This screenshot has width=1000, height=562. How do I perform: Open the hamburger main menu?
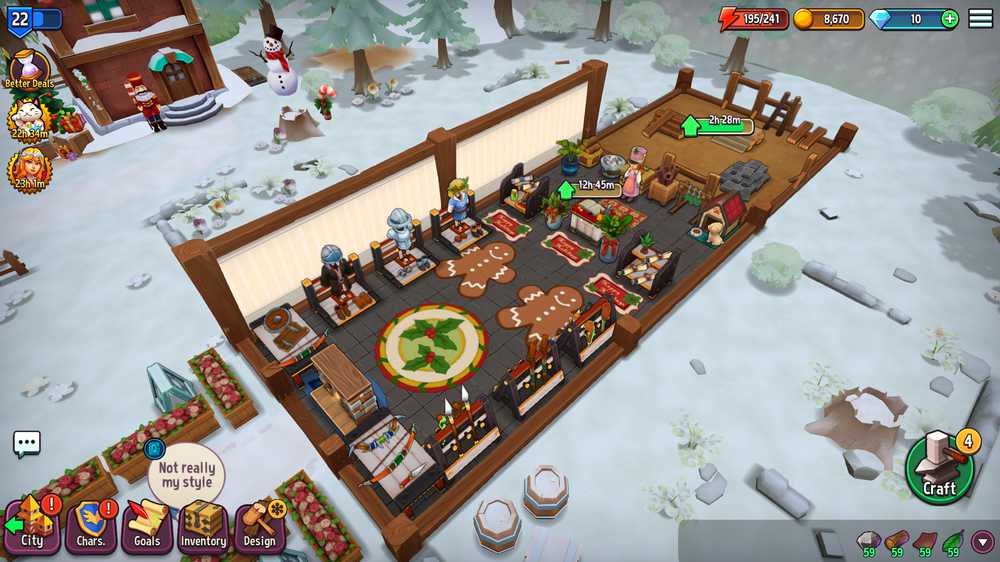(980, 19)
